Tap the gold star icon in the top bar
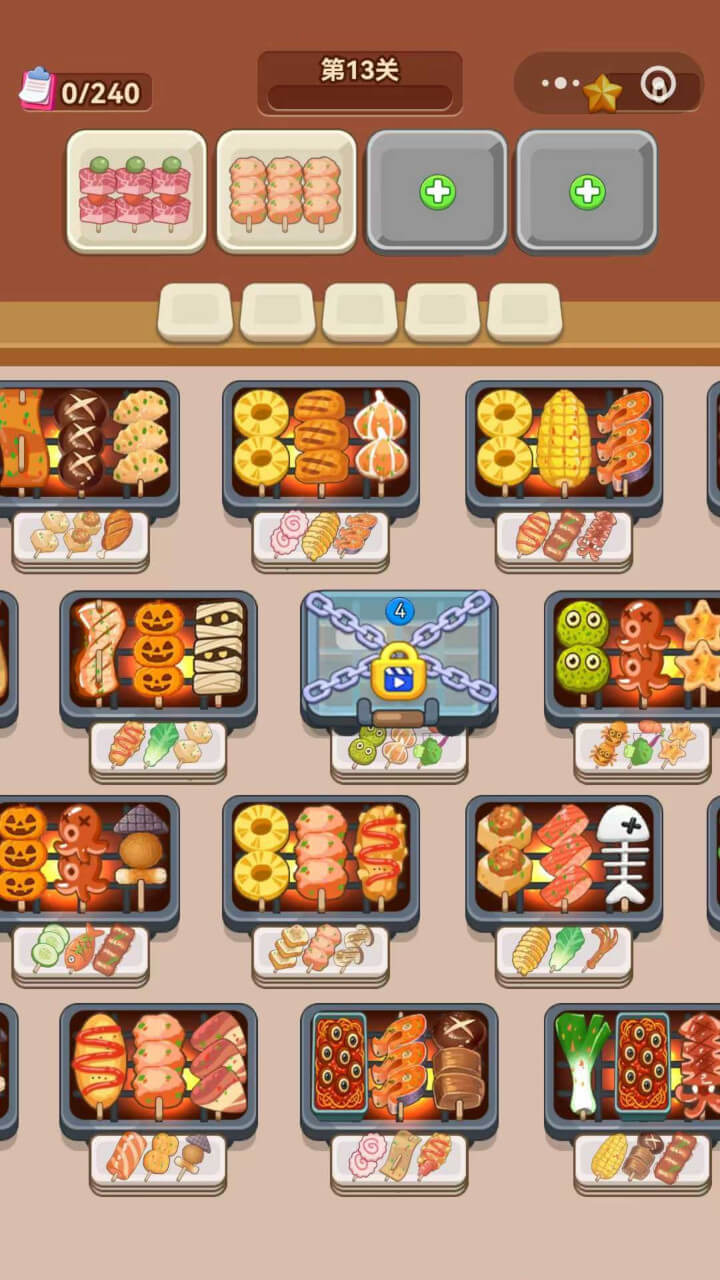 (x=602, y=93)
